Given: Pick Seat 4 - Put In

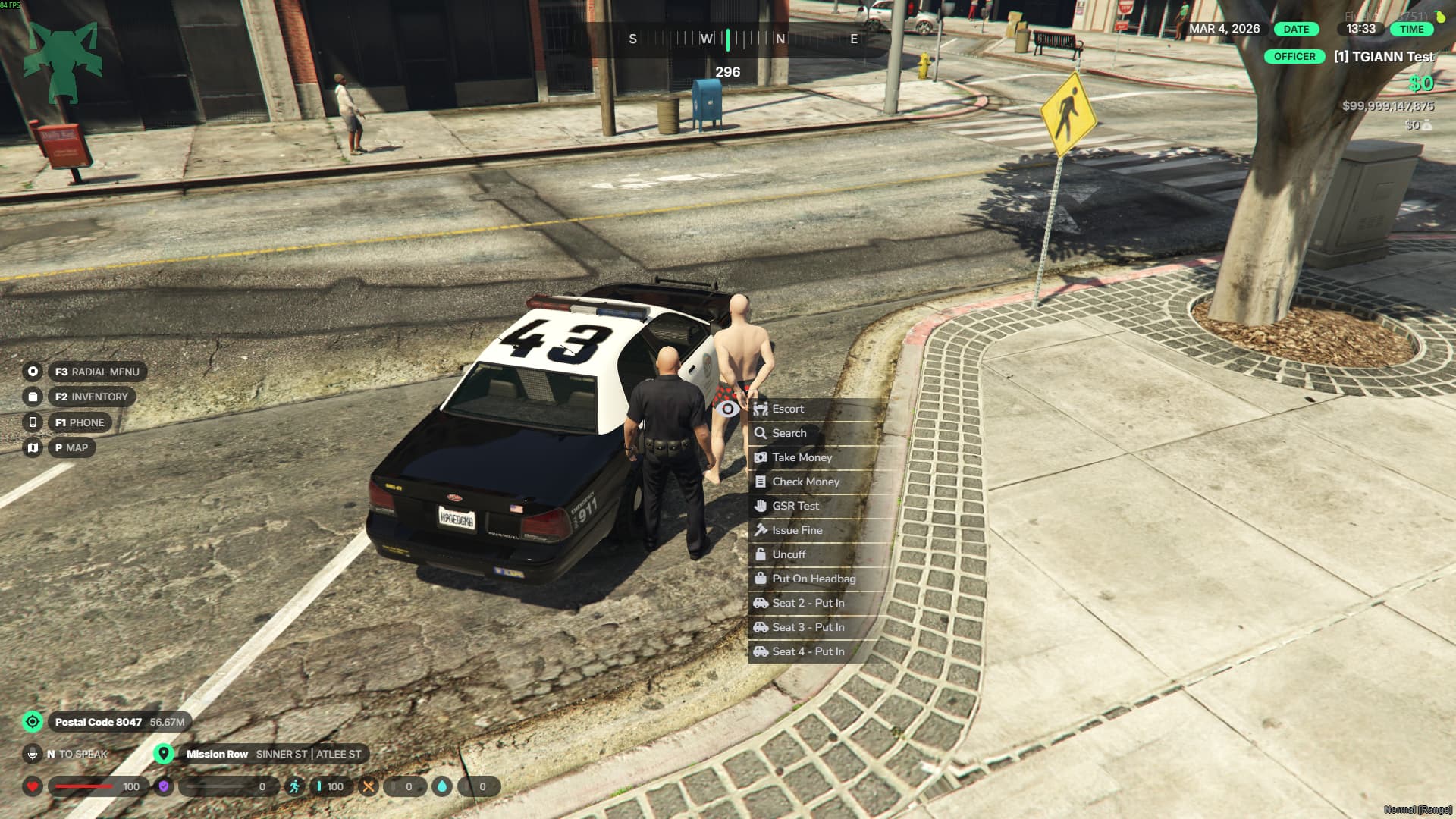Looking at the screenshot, I should coord(808,651).
